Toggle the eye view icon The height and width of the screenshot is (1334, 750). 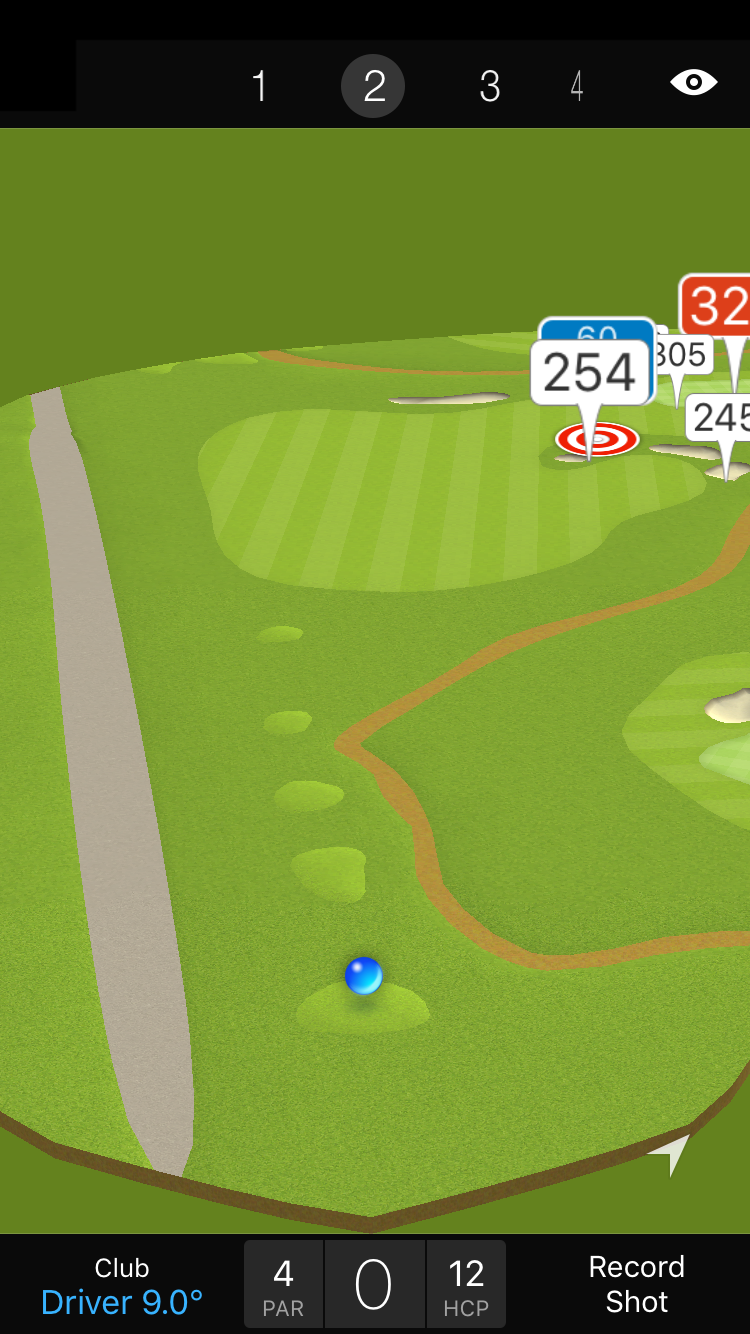693,82
